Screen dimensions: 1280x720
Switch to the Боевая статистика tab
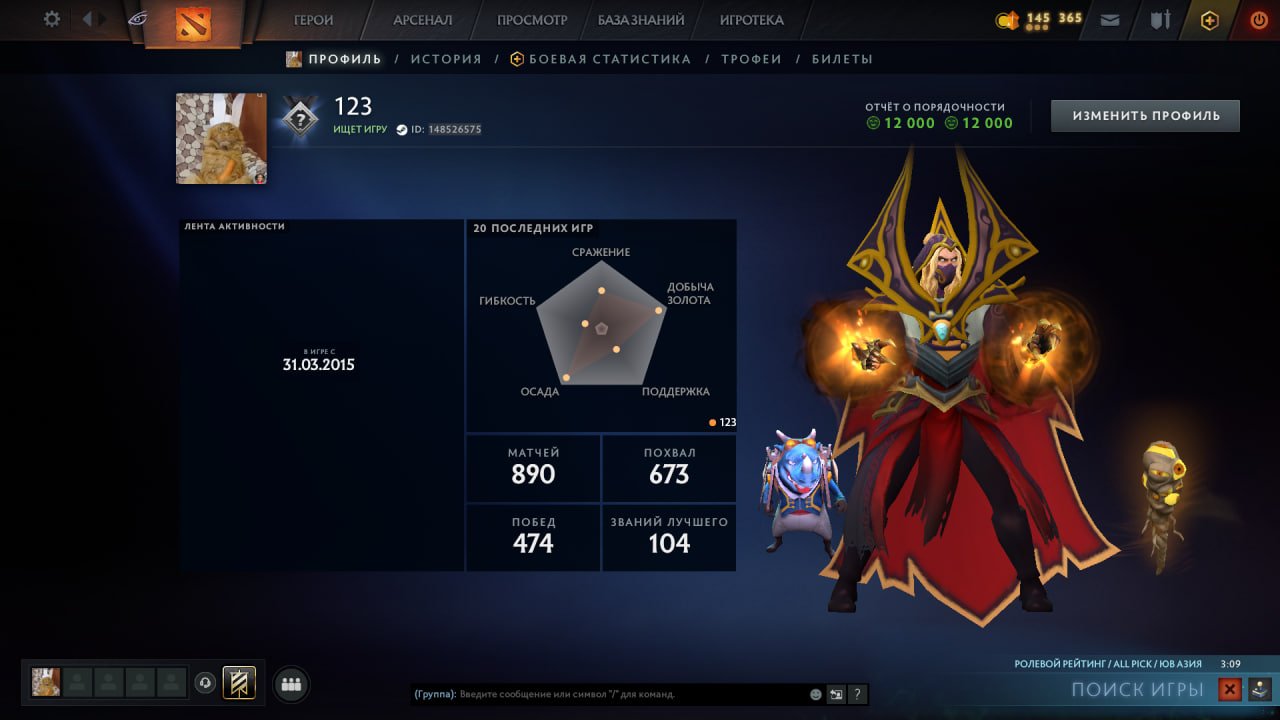point(609,59)
